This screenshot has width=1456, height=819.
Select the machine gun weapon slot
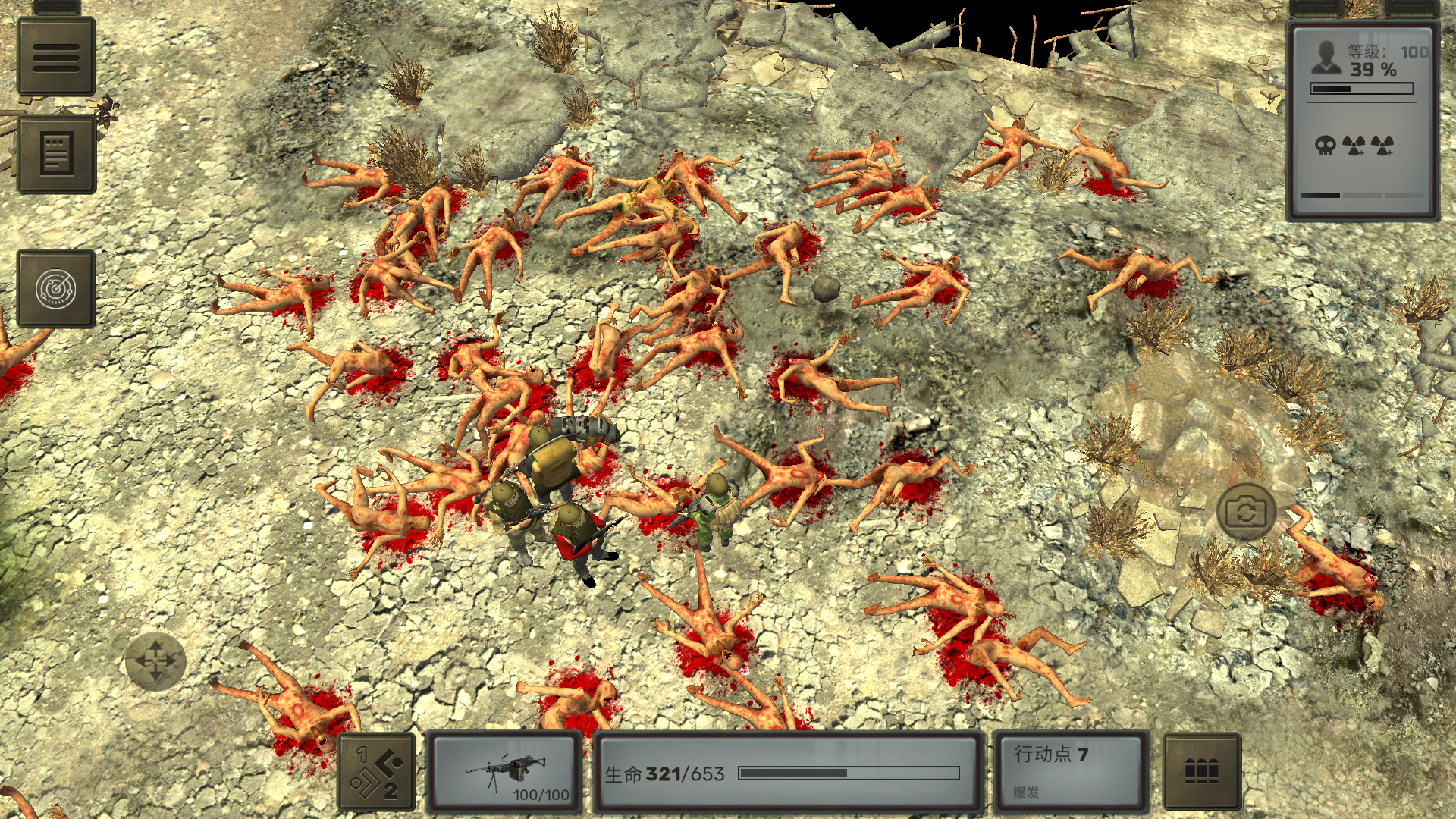click(x=504, y=773)
